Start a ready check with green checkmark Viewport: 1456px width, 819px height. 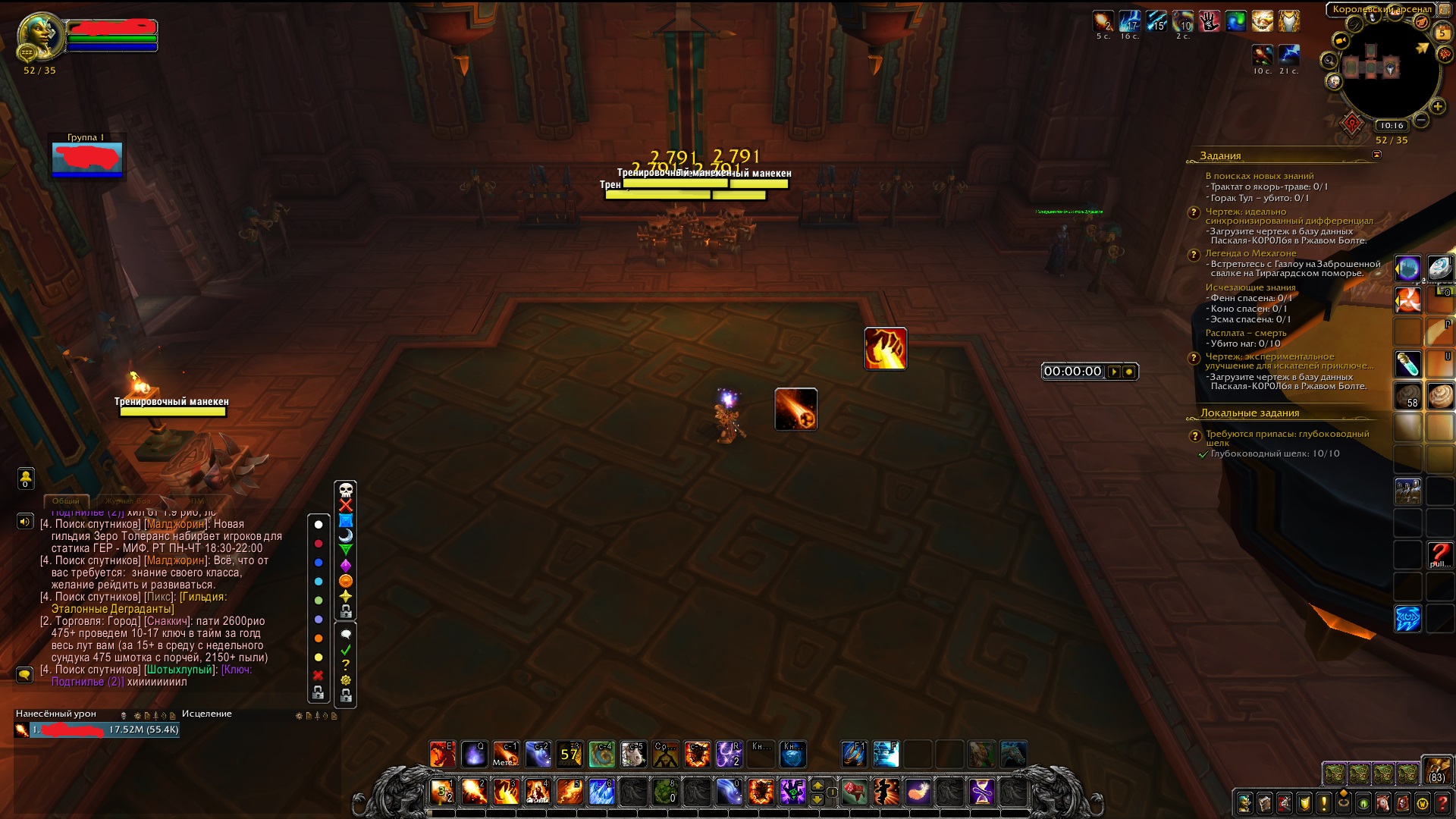tap(346, 650)
